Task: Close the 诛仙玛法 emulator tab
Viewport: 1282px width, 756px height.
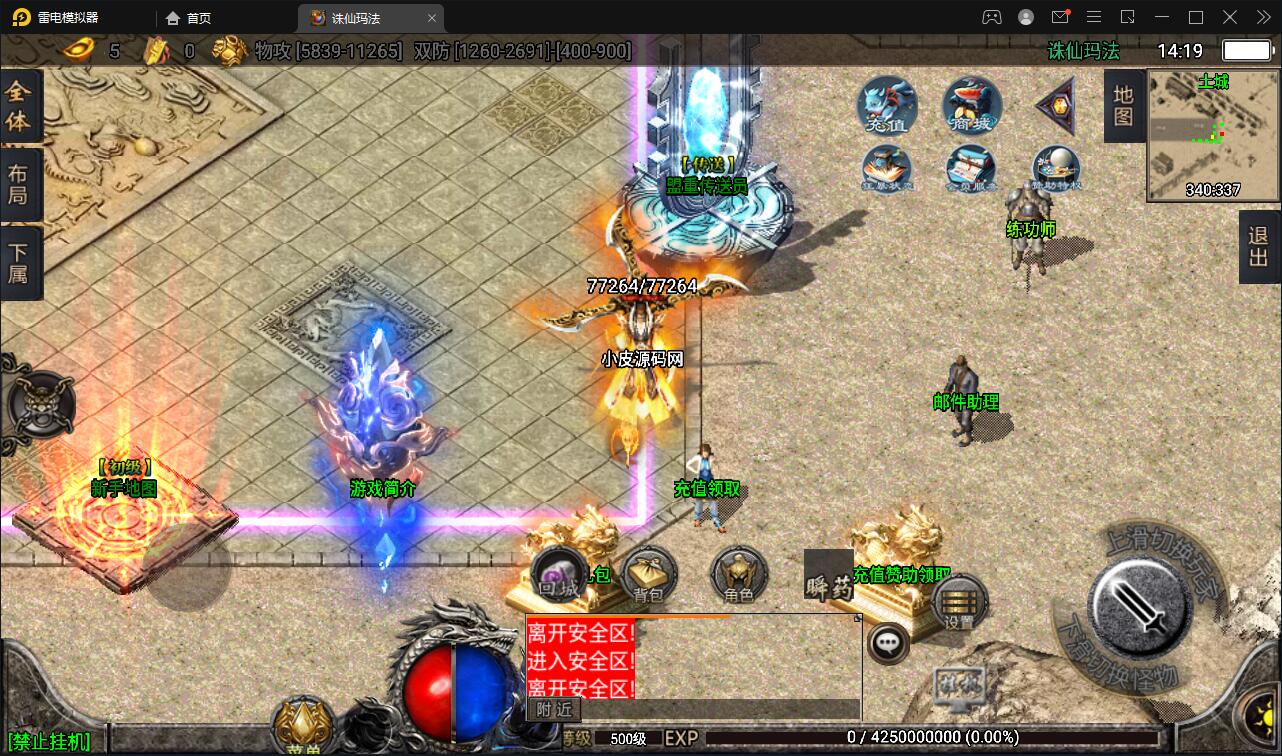Action: (432, 18)
